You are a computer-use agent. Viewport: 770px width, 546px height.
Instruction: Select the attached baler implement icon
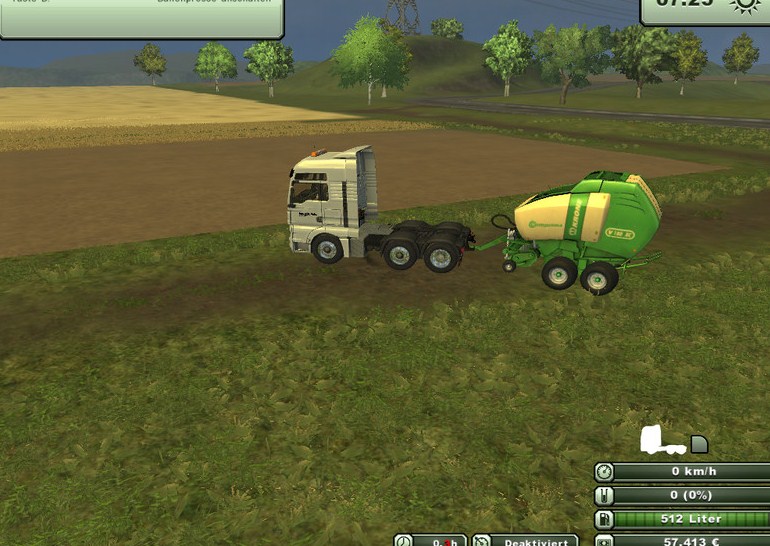pyautogui.click(x=699, y=444)
